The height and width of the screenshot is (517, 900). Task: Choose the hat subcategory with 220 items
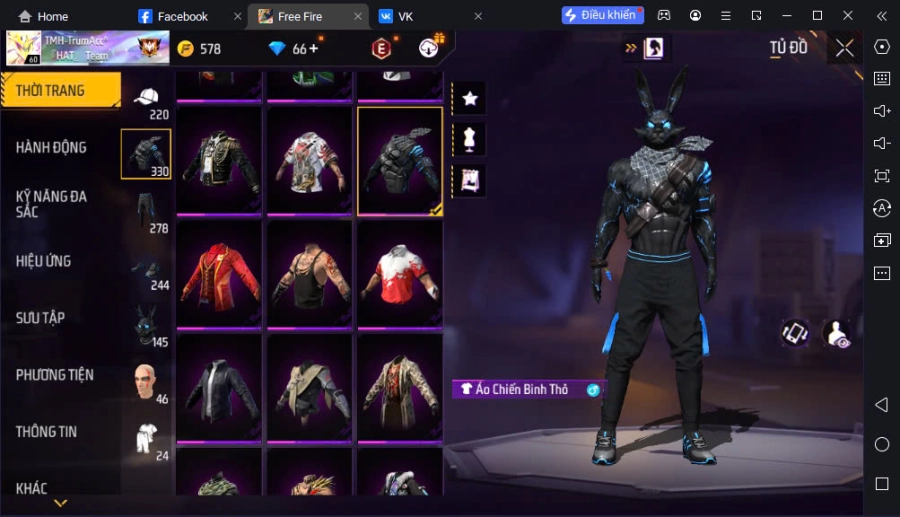pos(147,98)
